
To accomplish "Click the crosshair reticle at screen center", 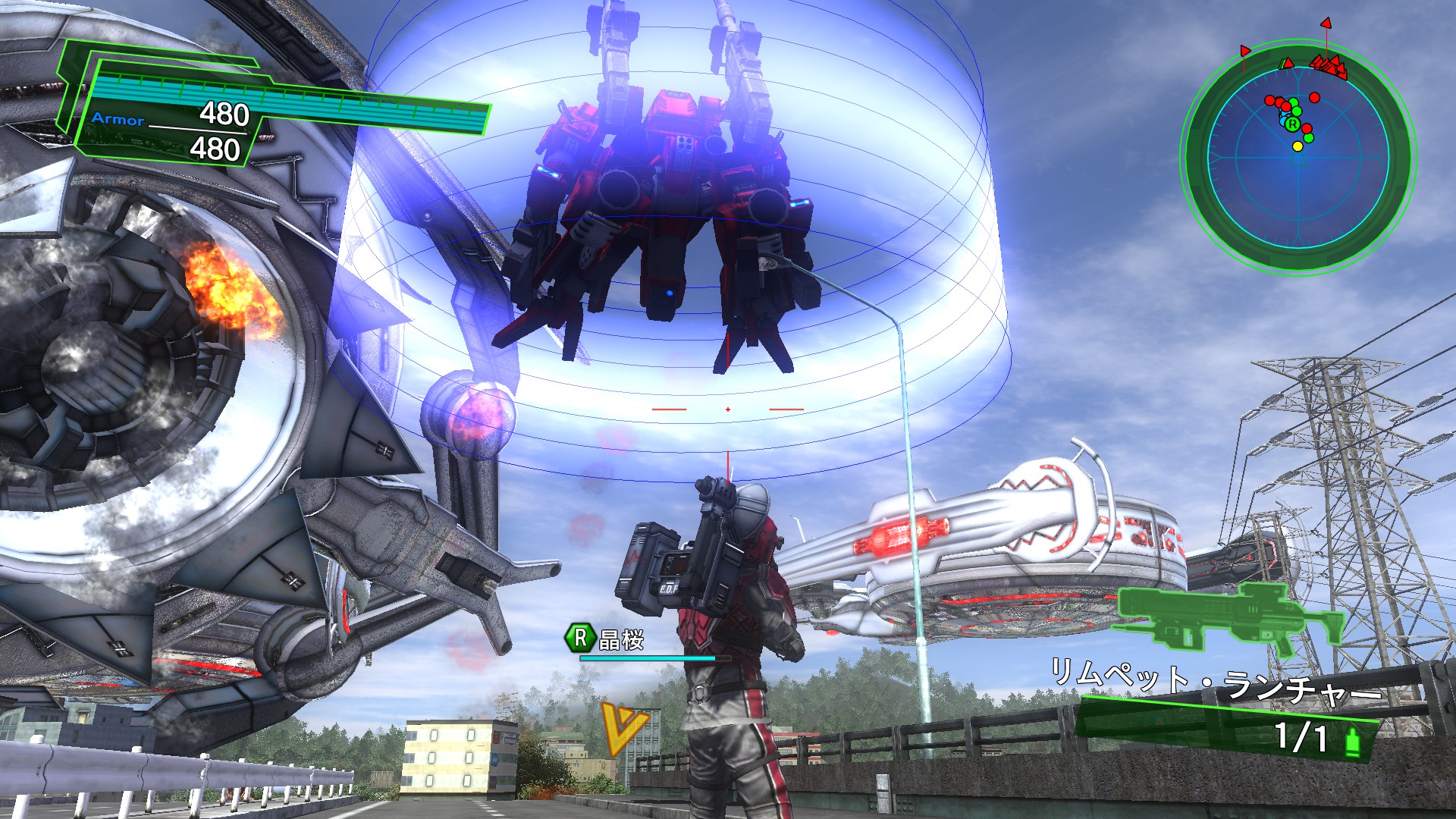I will click(x=727, y=409).
